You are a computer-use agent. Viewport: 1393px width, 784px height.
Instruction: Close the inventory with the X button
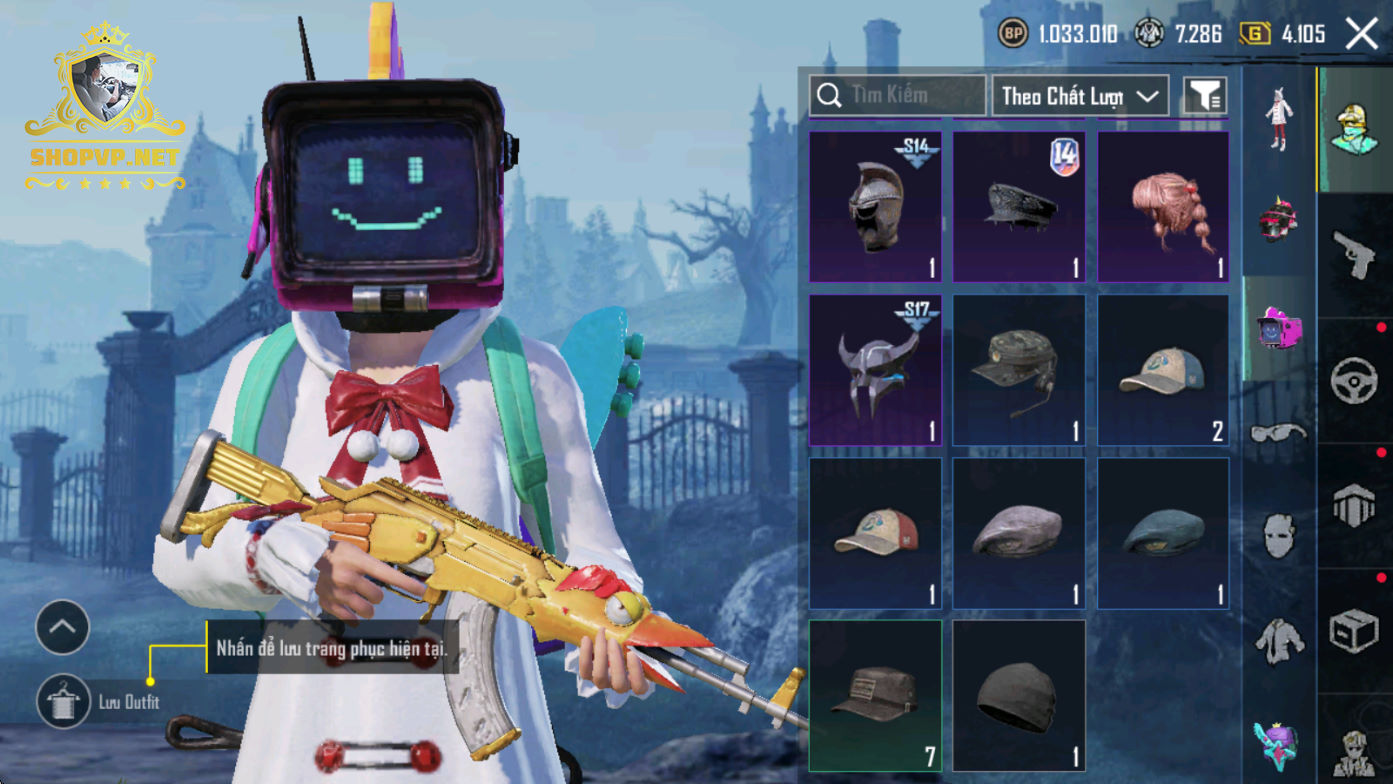click(x=1362, y=34)
